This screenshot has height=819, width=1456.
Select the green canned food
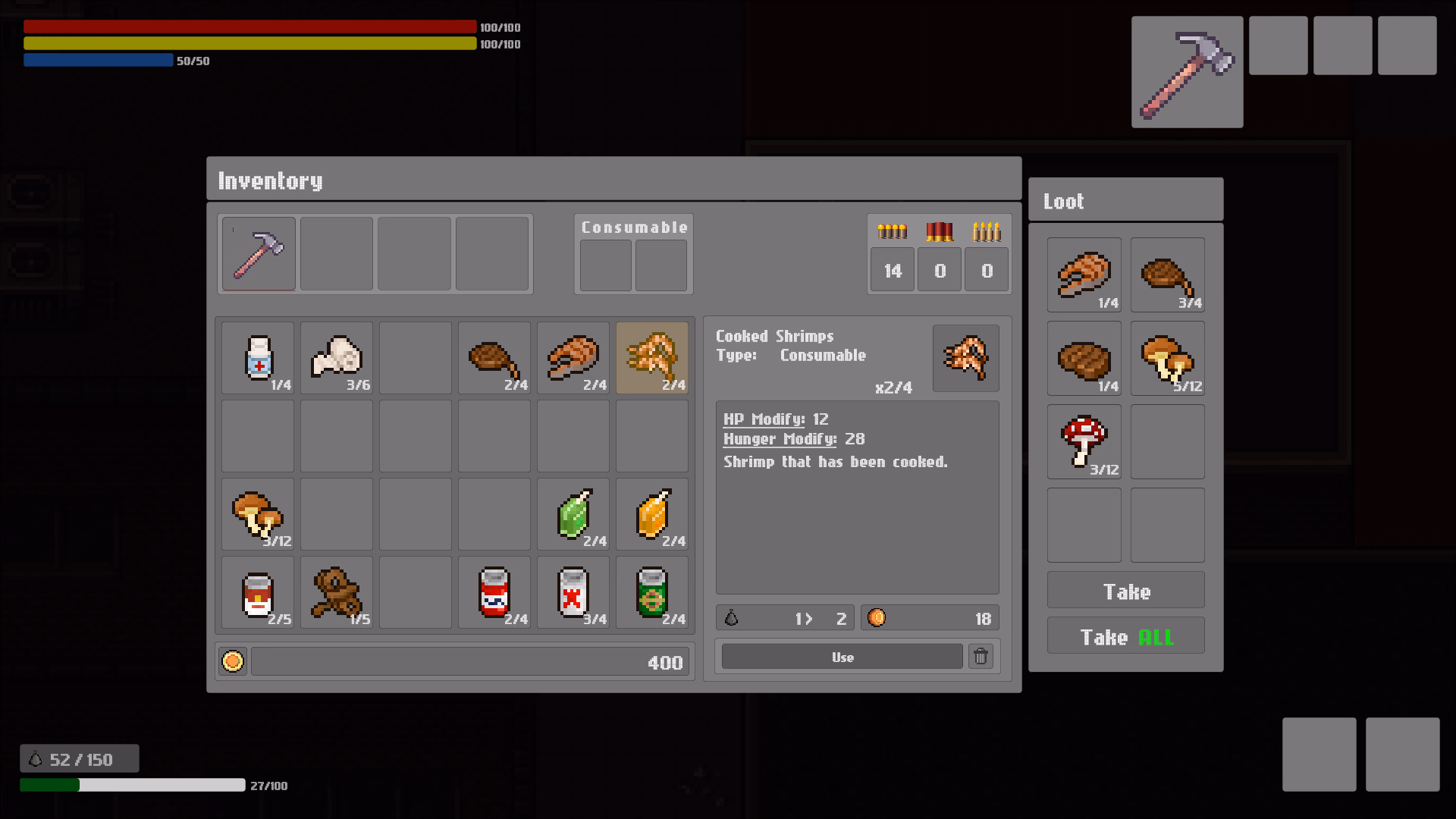pos(651,593)
